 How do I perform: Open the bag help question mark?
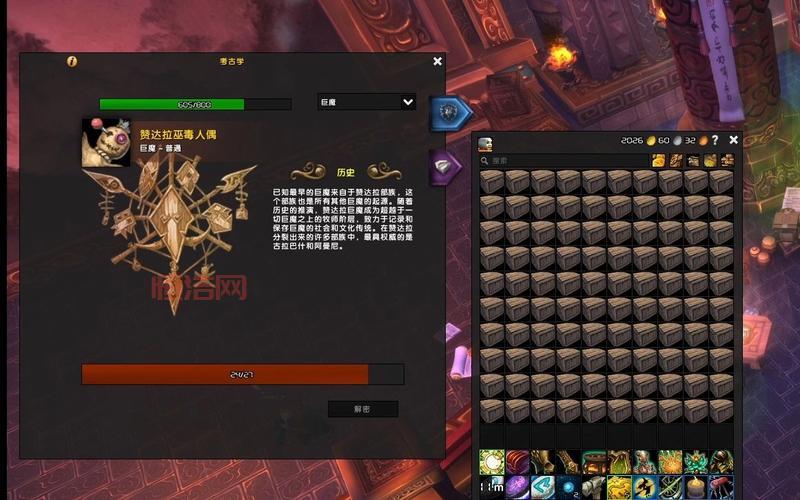pyautogui.click(x=715, y=140)
